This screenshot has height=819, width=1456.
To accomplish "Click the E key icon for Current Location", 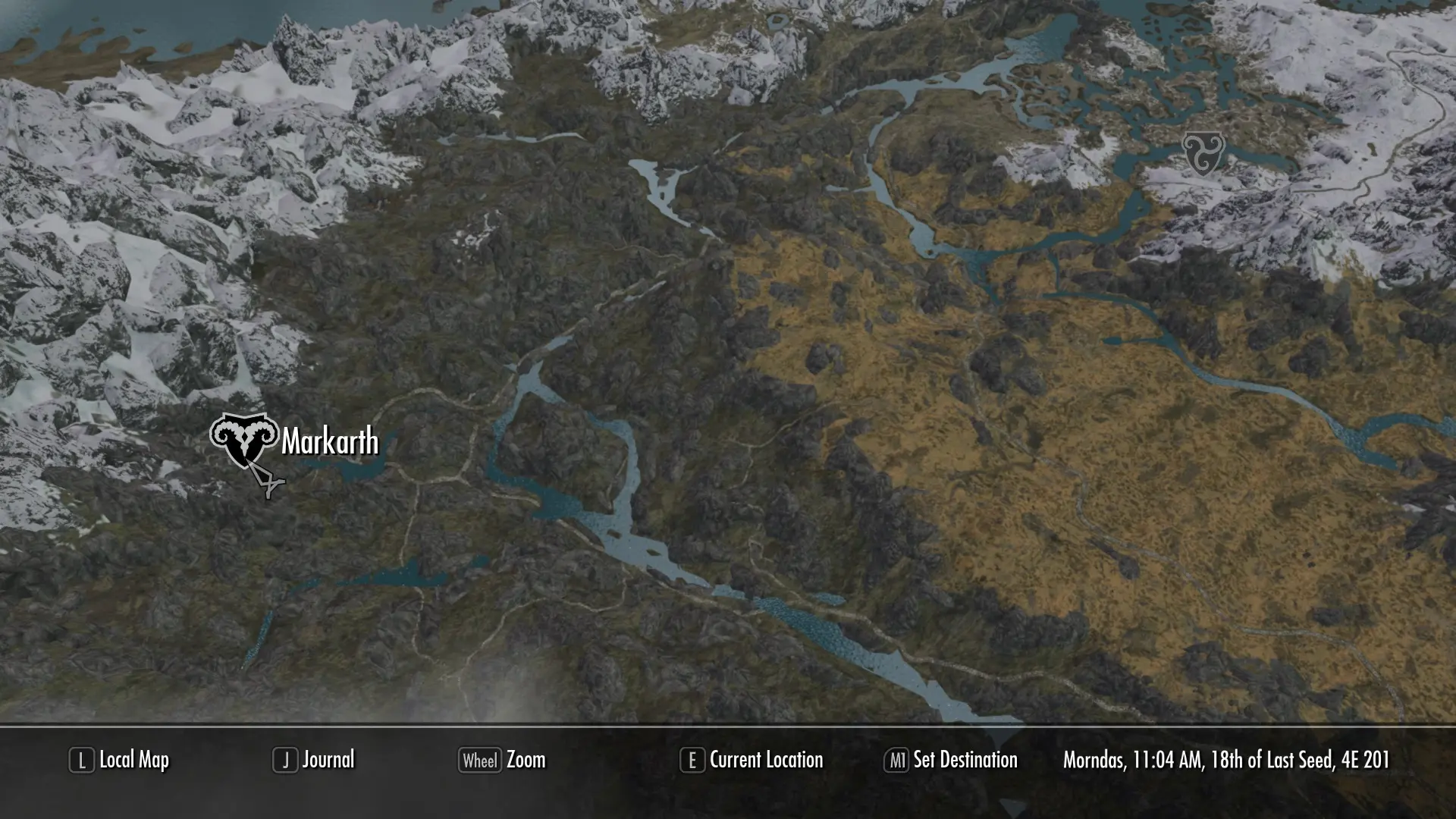I will coord(692,759).
